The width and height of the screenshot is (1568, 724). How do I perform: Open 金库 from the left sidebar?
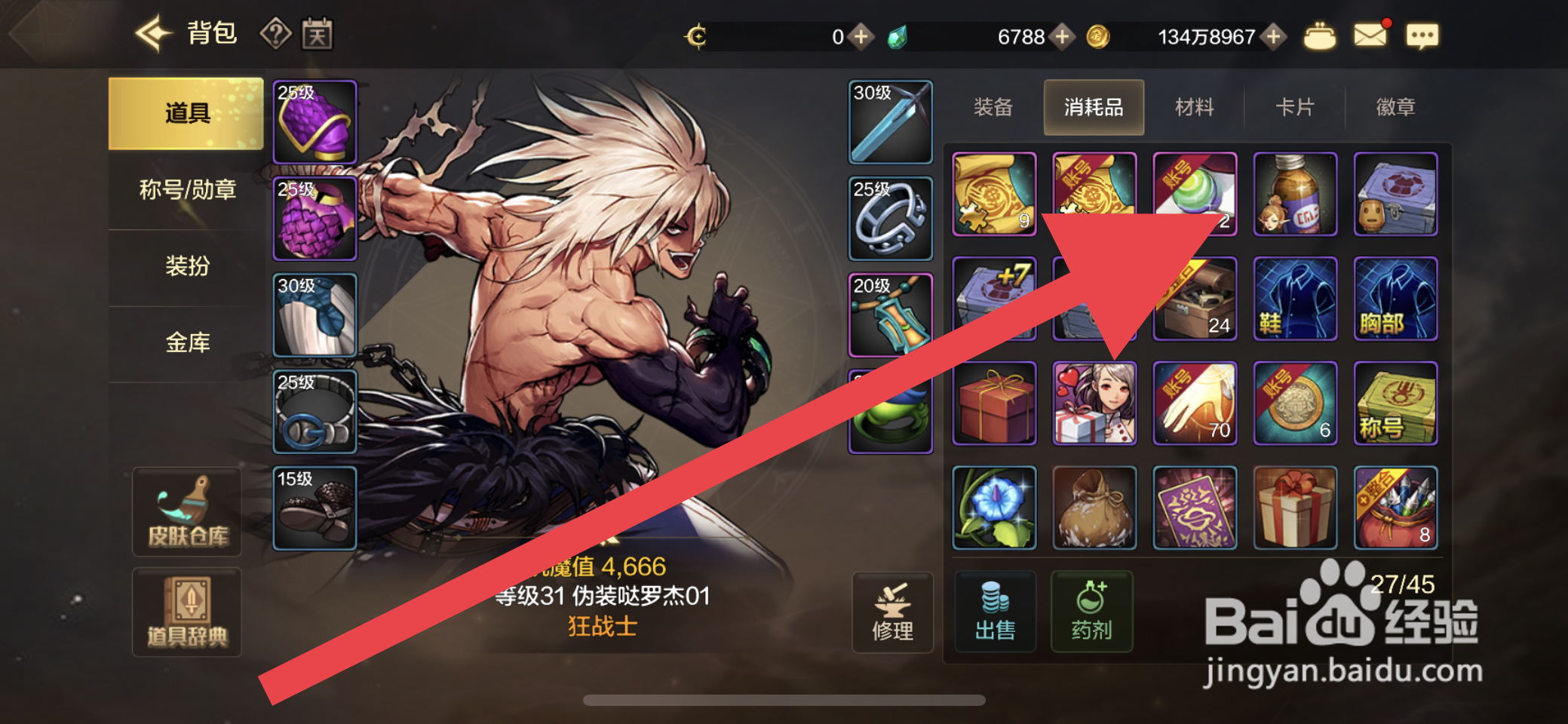pos(186,342)
